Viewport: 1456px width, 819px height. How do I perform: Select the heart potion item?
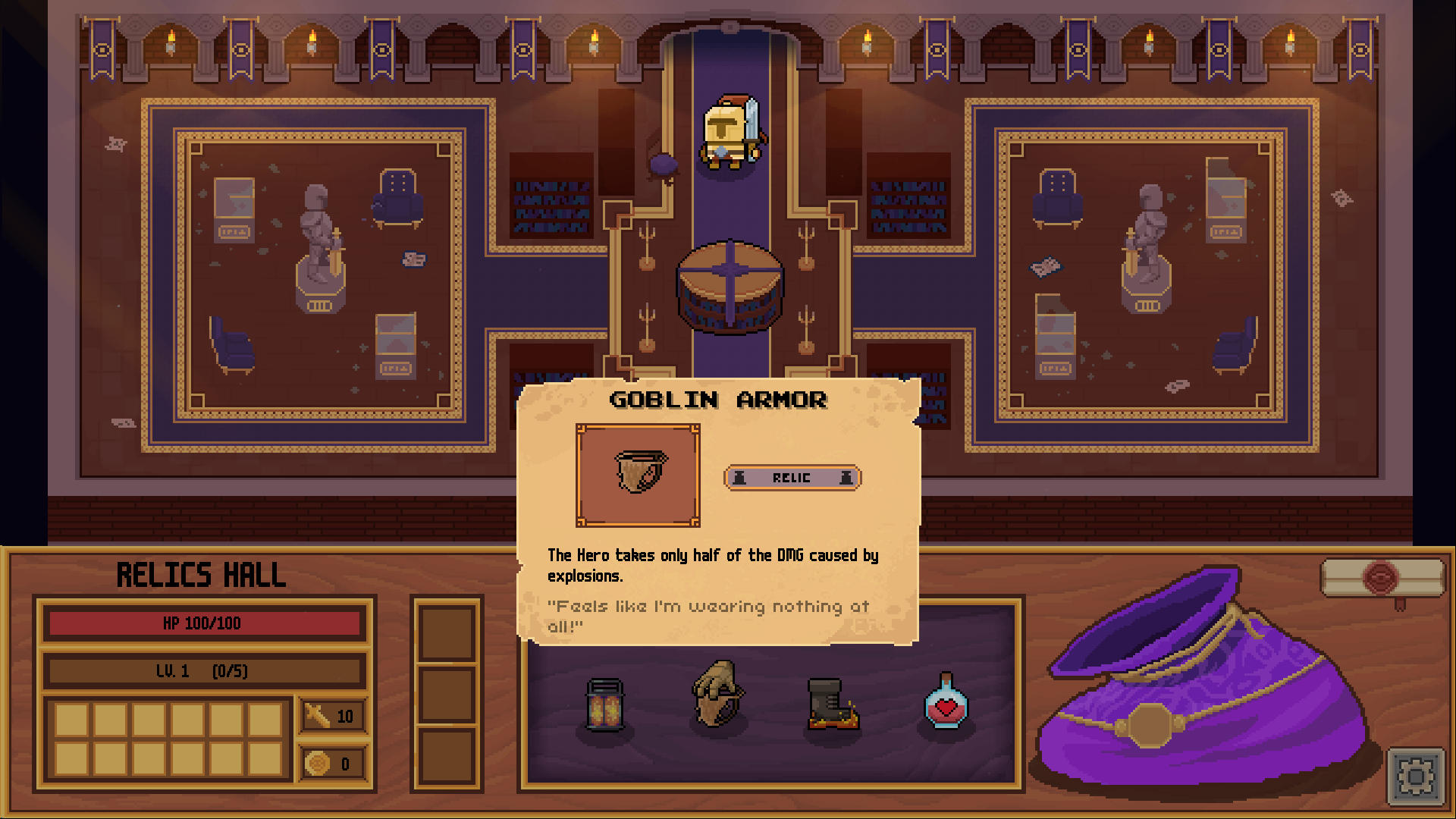tap(945, 702)
